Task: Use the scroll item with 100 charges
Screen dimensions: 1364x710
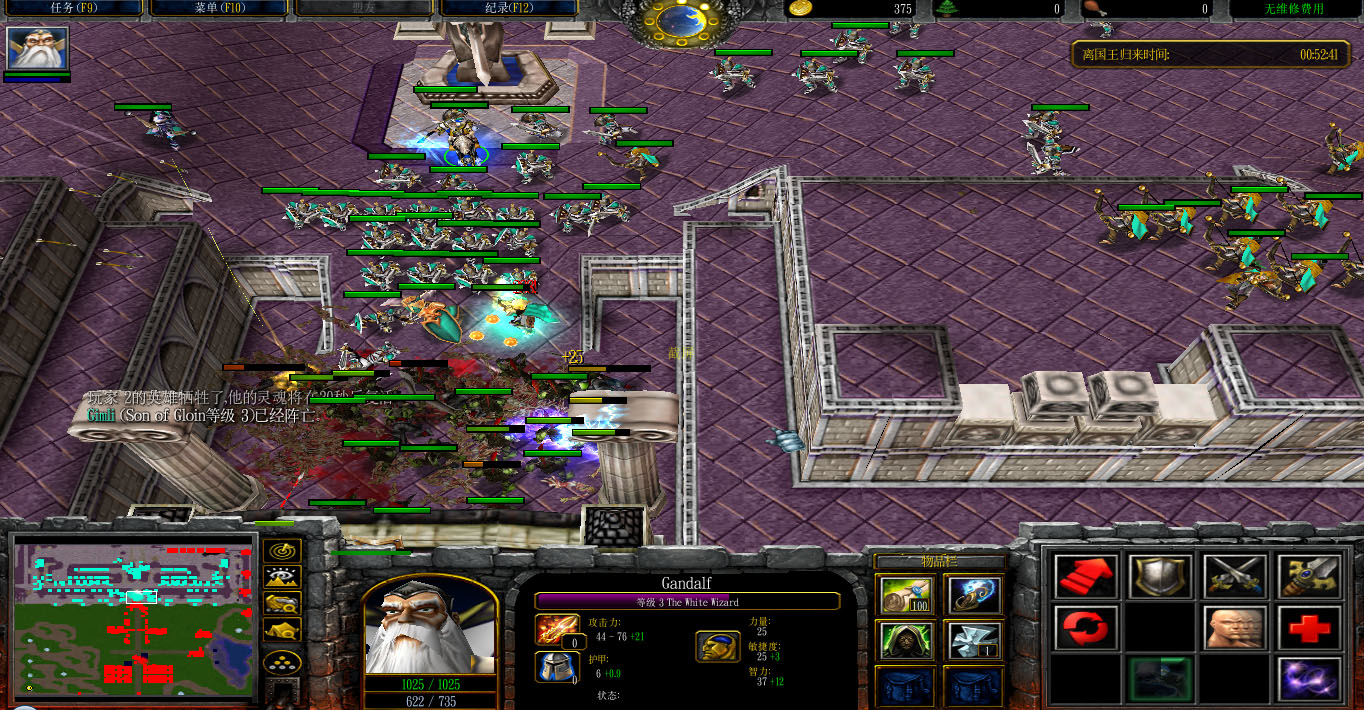Action: 905,596
